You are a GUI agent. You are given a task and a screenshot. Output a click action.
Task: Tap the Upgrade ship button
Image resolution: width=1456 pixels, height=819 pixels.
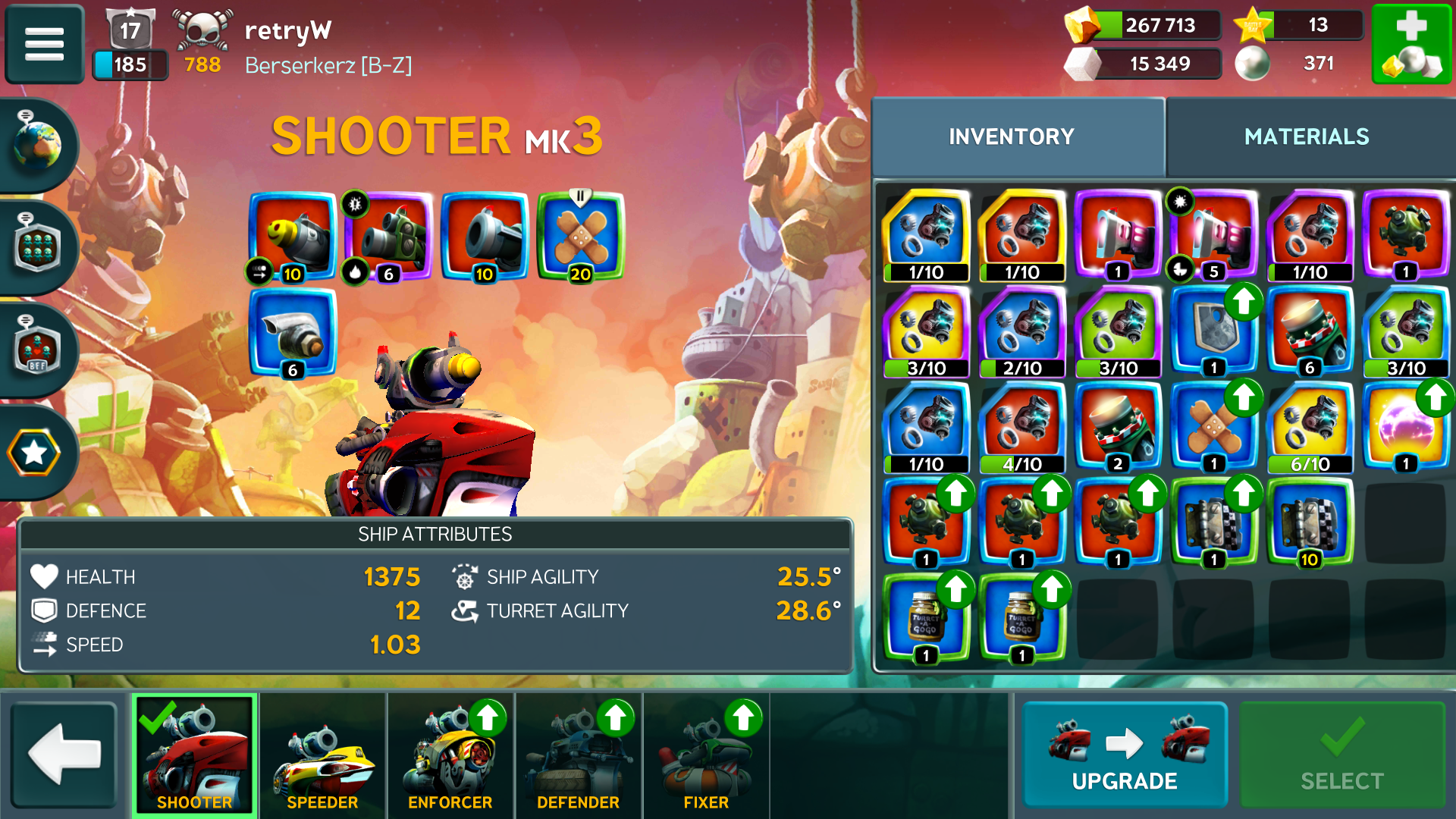pyautogui.click(x=1125, y=755)
